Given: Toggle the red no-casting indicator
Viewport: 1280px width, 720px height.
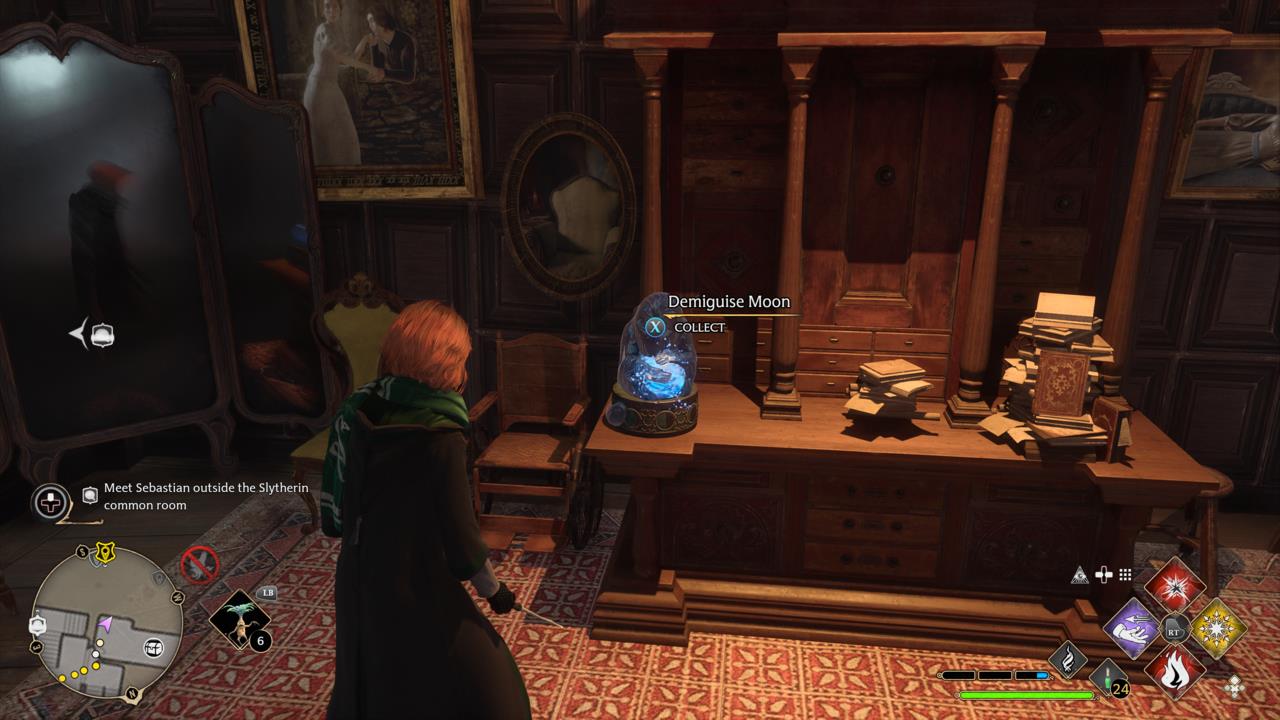Looking at the screenshot, I should pyautogui.click(x=200, y=565).
